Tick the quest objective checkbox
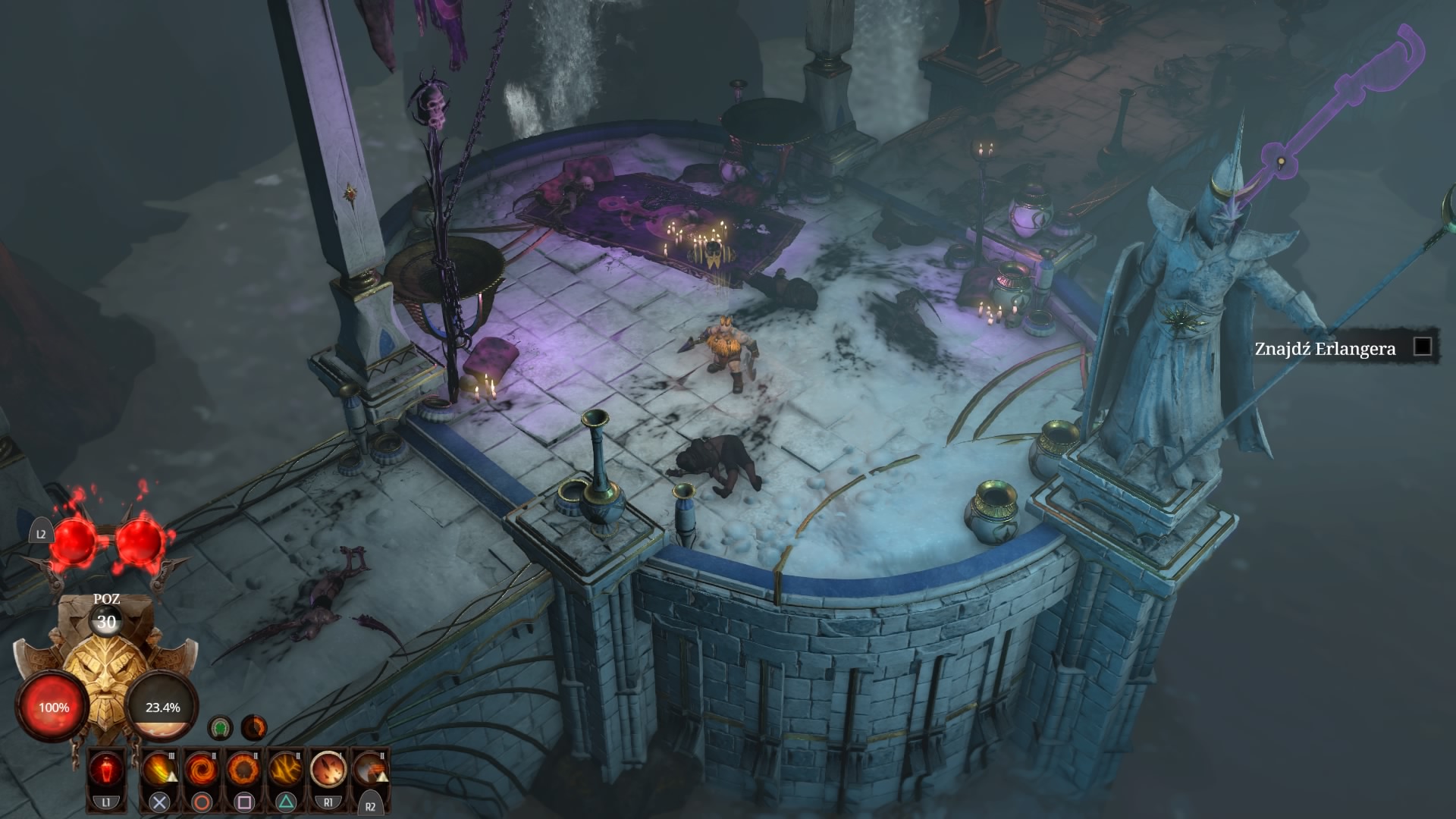 [1423, 347]
